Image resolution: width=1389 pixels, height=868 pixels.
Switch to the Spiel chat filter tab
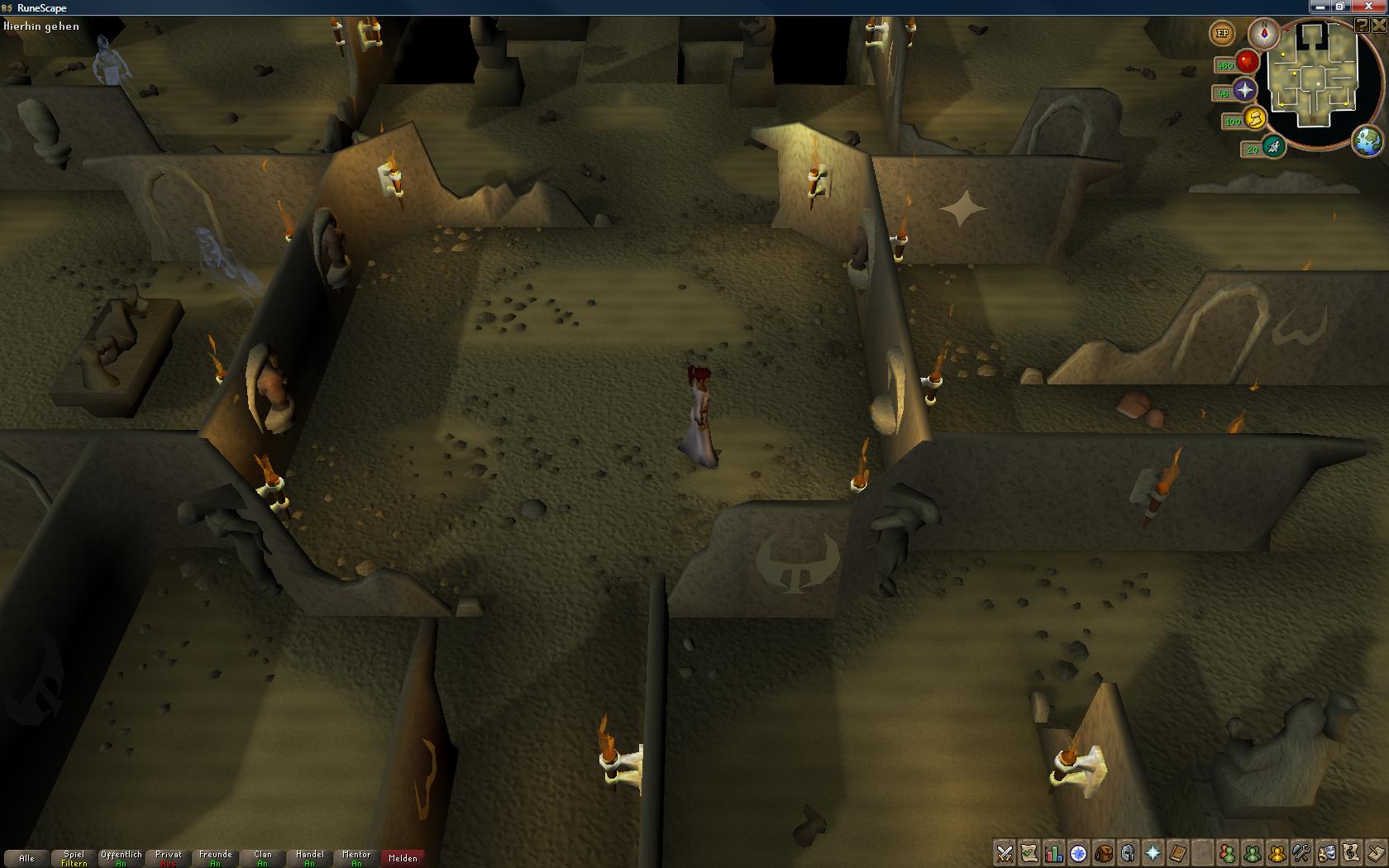[x=74, y=858]
